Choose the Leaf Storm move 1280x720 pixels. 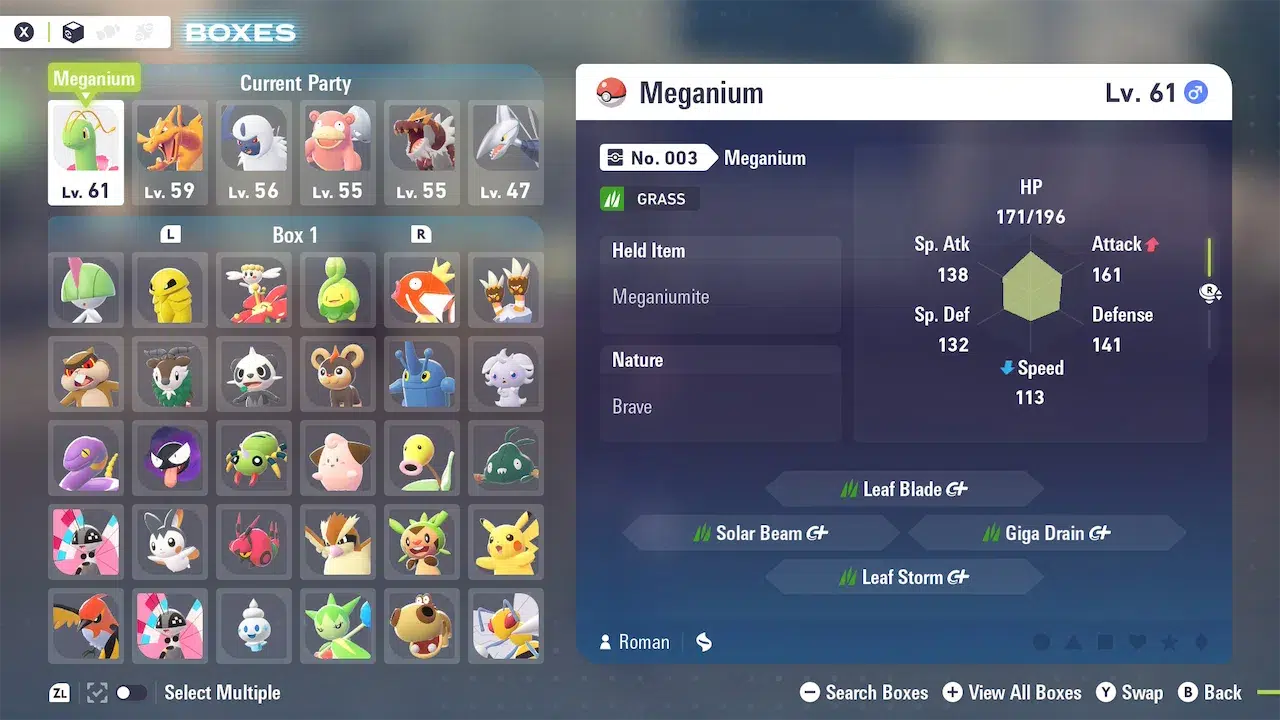[904, 577]
